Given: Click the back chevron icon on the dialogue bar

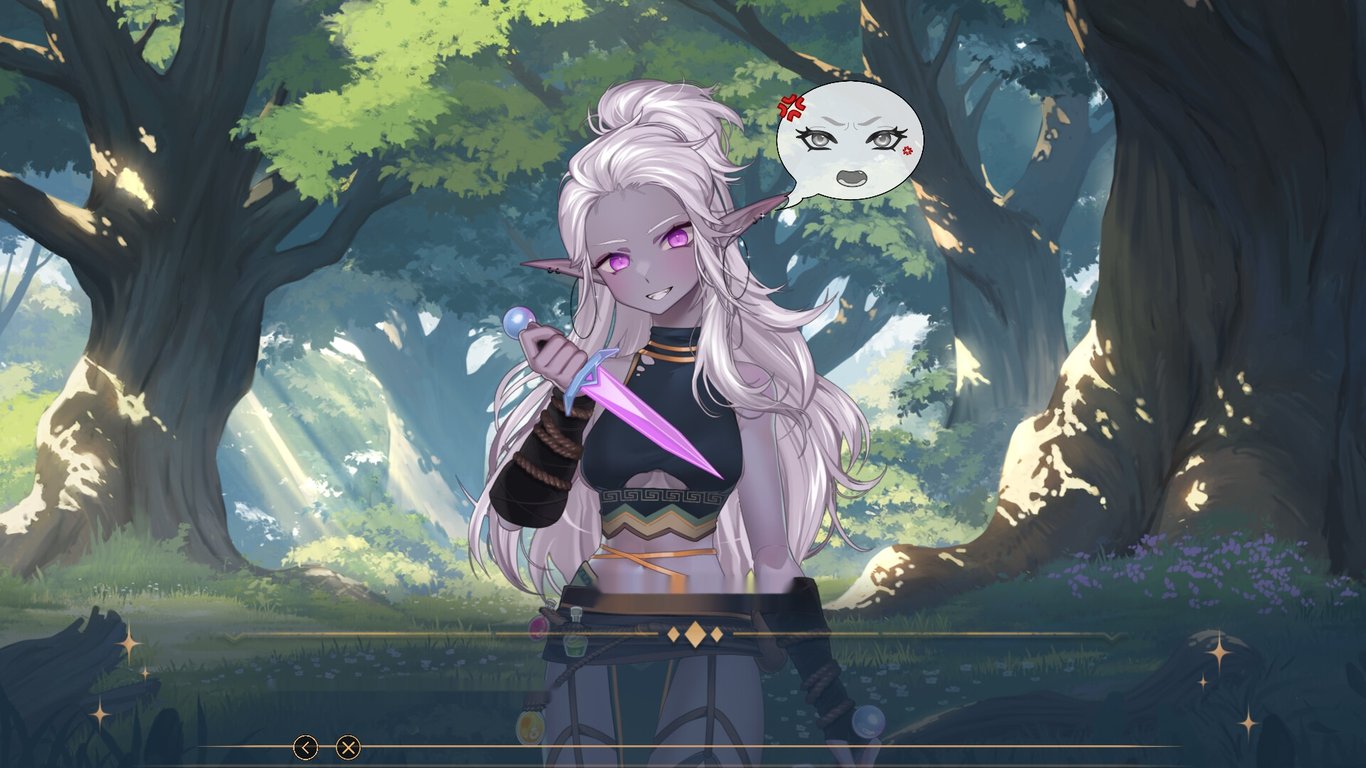Looking at the screenshot, I should click(305, 746).
